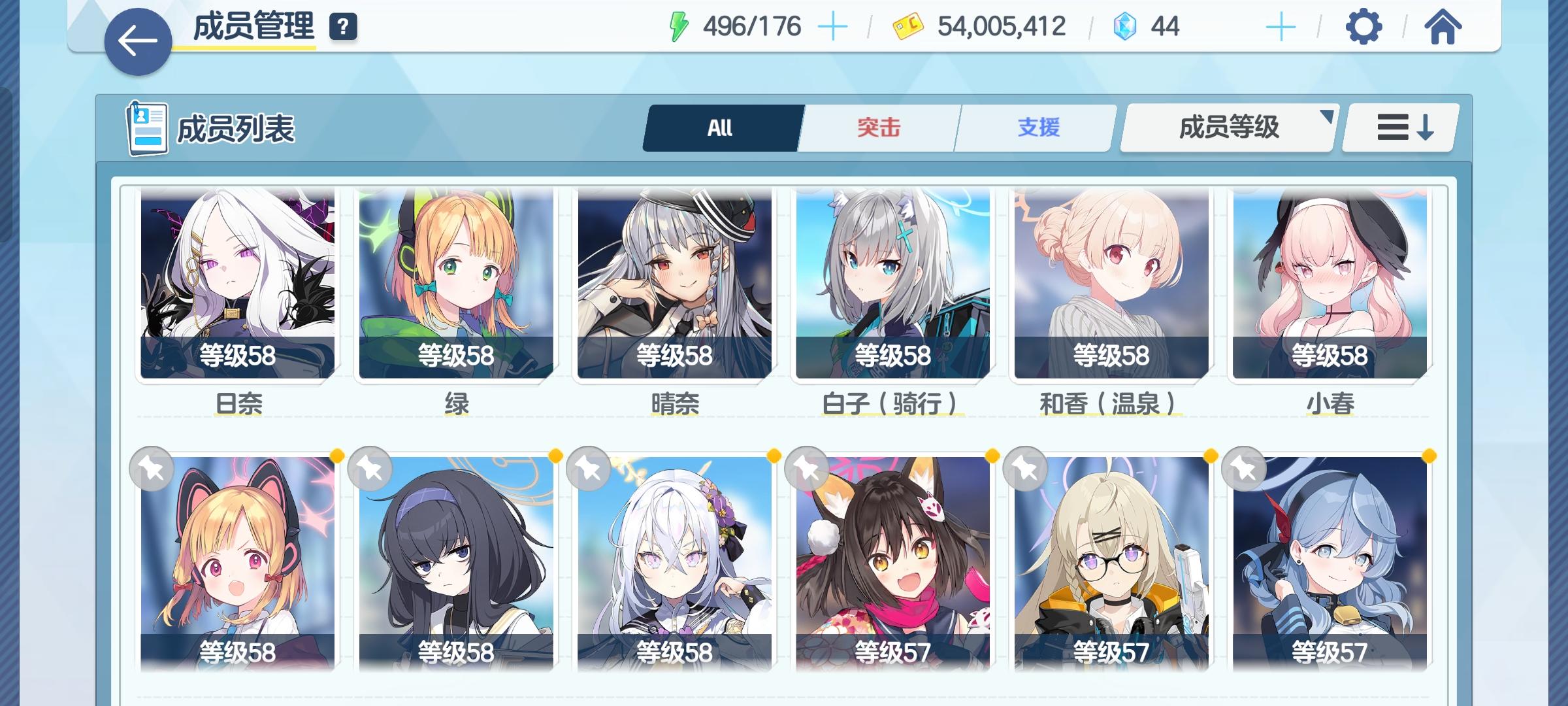Tap the plus to recover AP

(x=834, y=25)
